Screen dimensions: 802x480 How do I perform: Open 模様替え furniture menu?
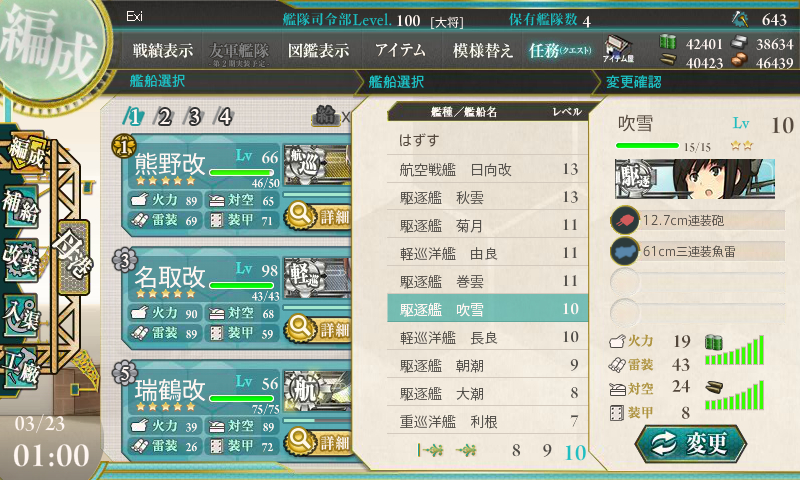482,50
